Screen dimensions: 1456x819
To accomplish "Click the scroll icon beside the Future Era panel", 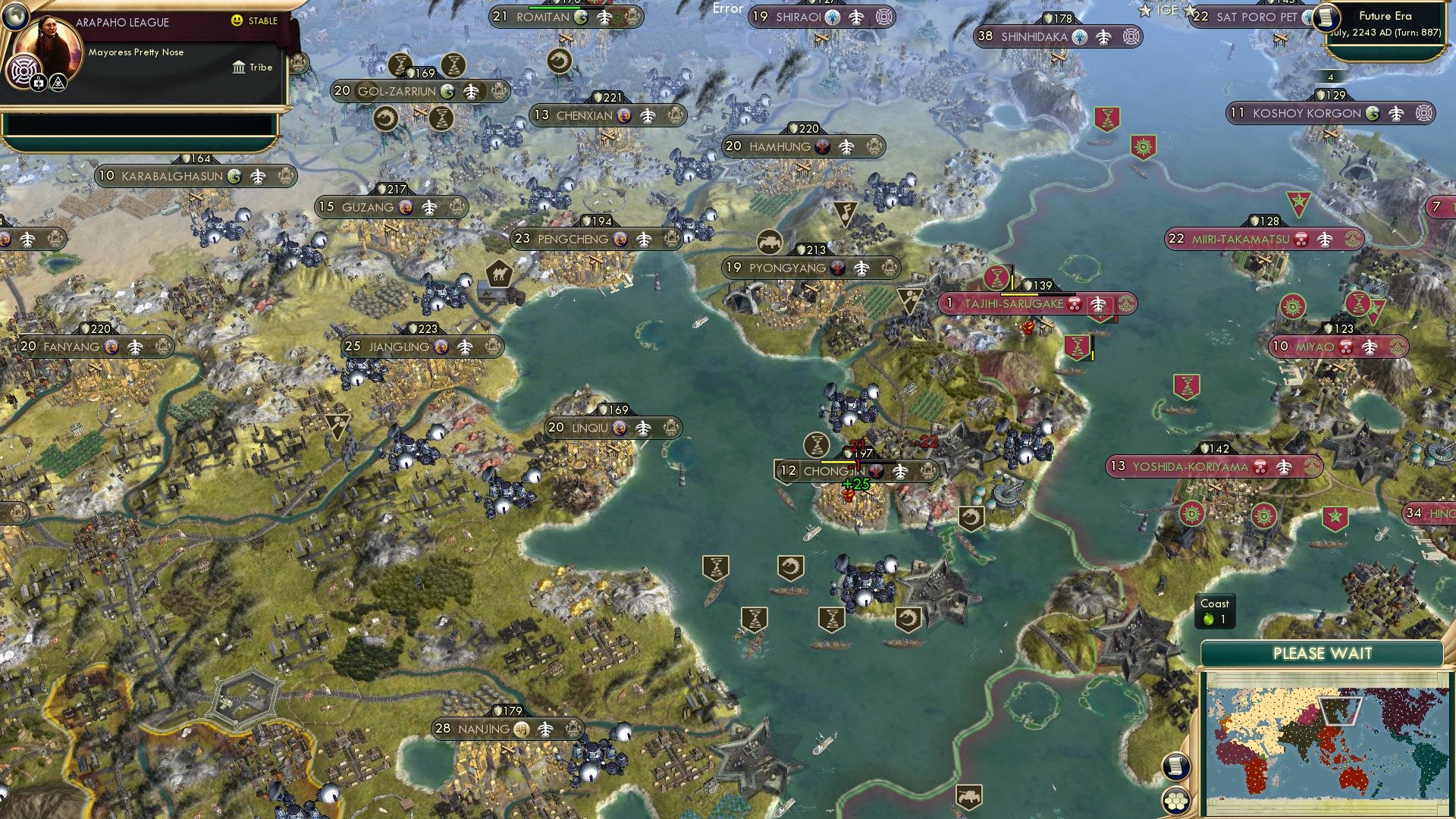I will click(1326, 18).
